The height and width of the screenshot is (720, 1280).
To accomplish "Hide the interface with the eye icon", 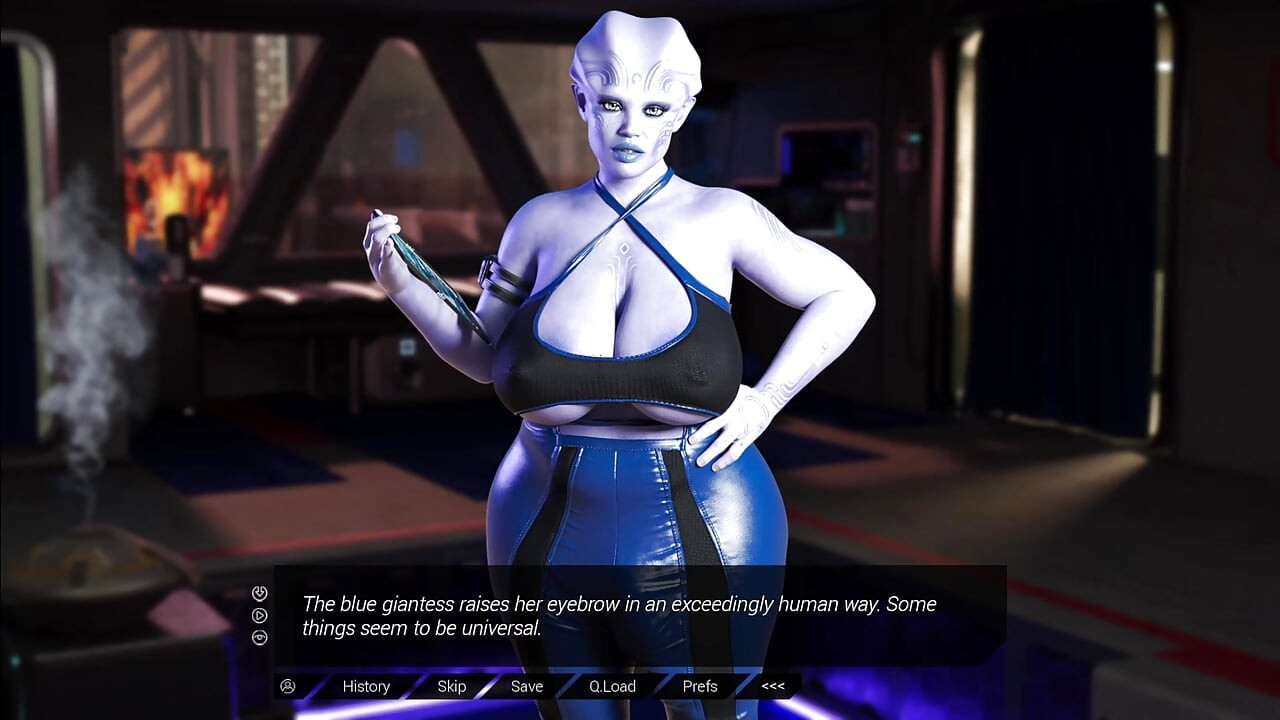I will [x=260, y=637].
